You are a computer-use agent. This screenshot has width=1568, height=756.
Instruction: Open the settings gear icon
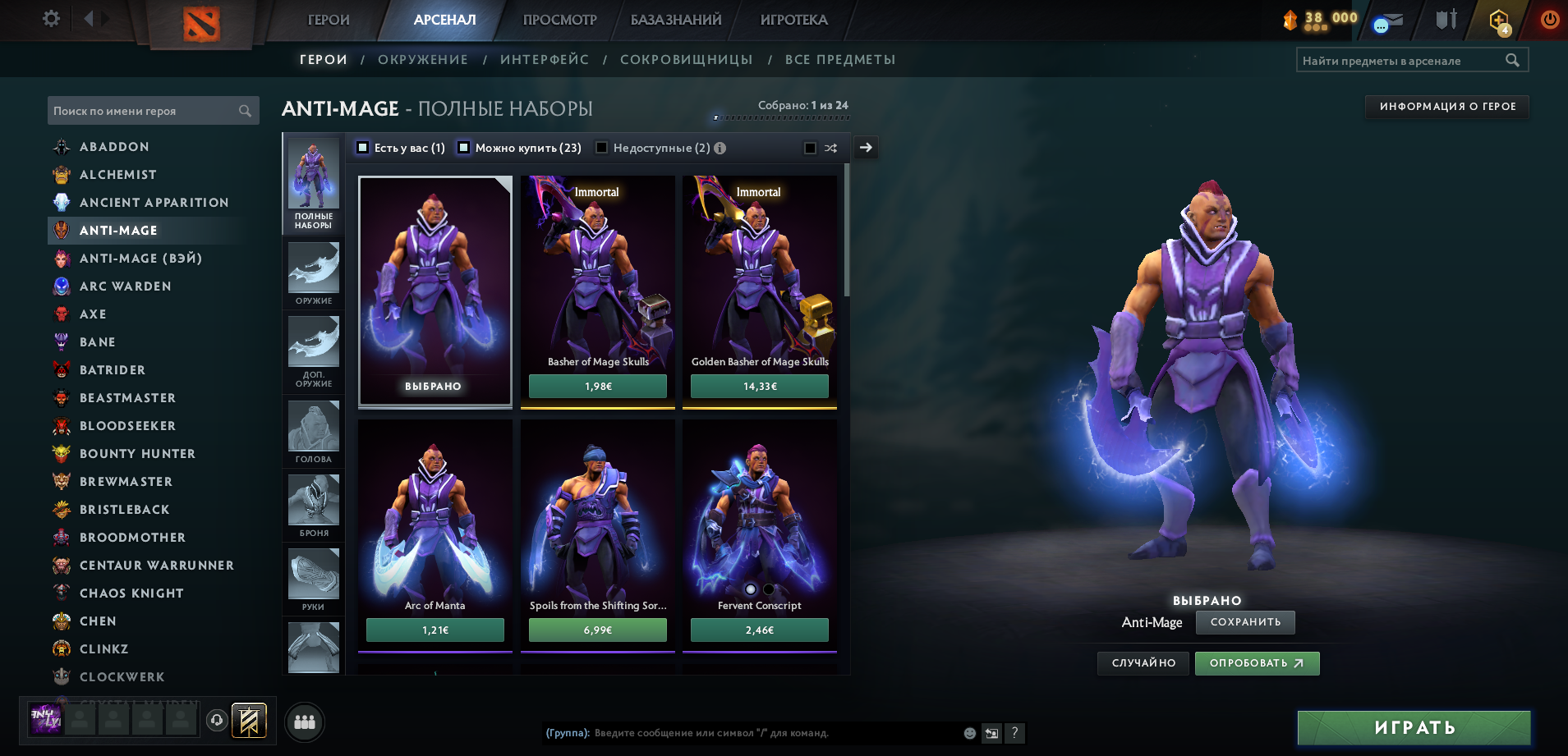[50, 18]
